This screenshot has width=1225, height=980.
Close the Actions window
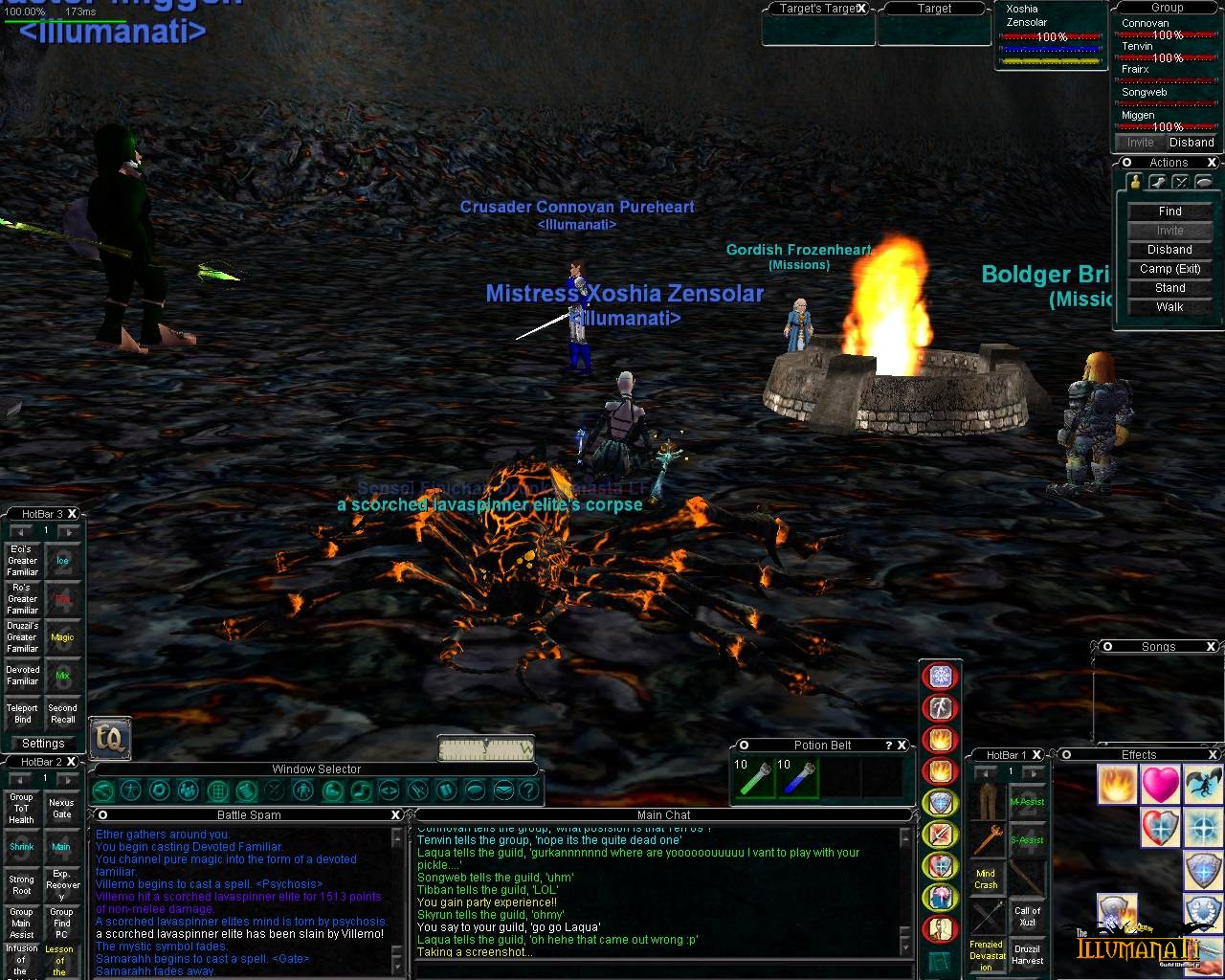coord(1212,163)
